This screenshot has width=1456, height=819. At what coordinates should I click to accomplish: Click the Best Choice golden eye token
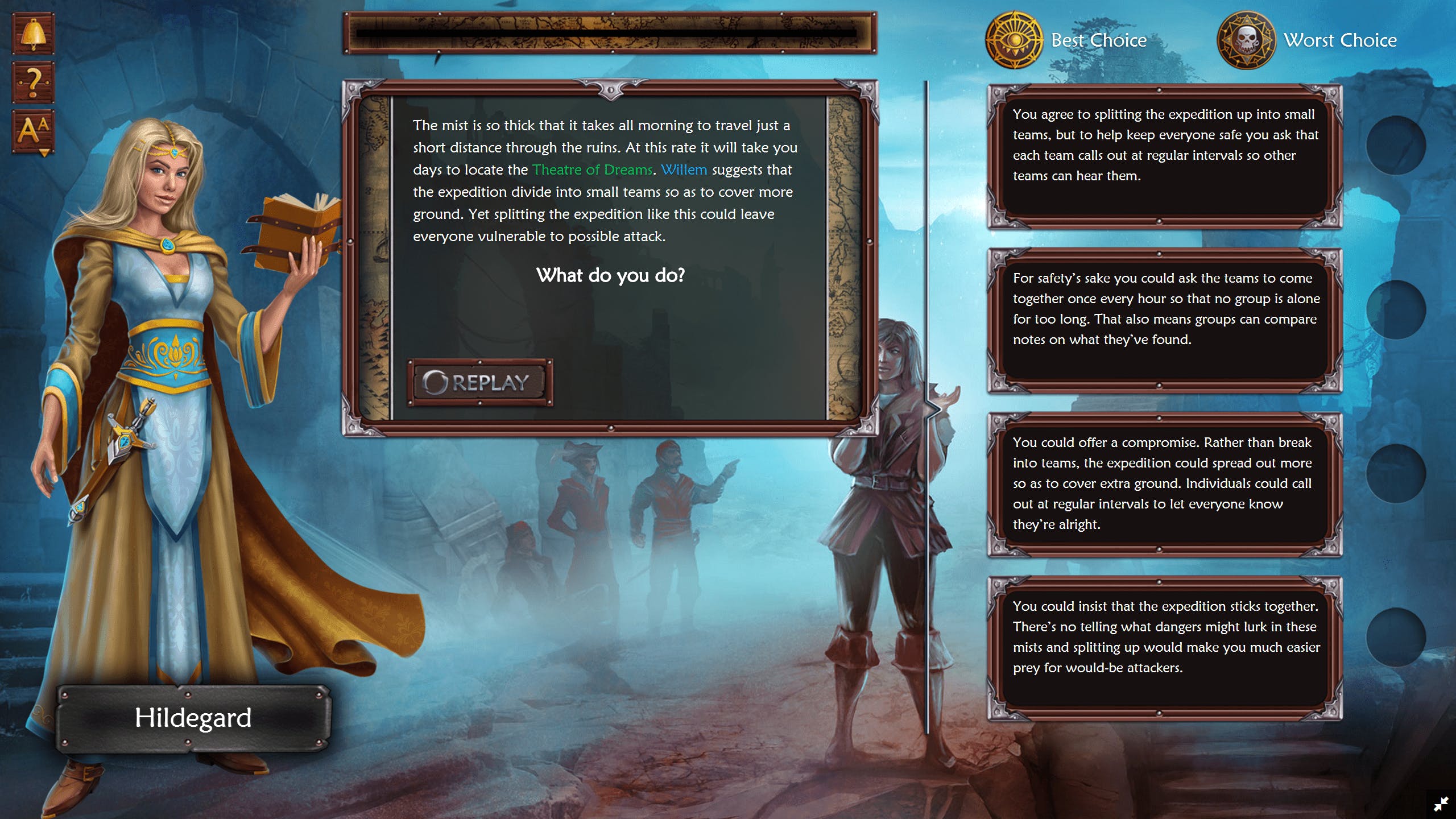(x=1014, y=40)
